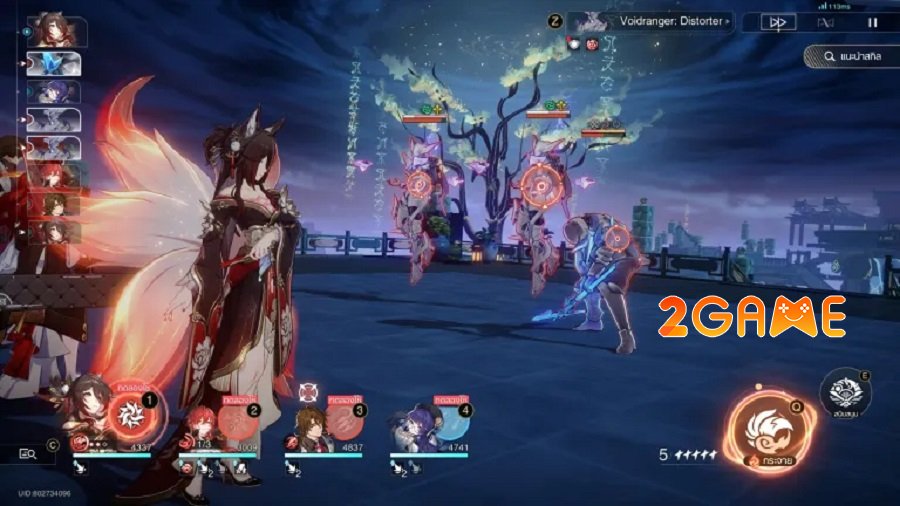900x506 pixels.
Task: Activate first character's ultimate, marked 1
Action: [x=128, y=413]
